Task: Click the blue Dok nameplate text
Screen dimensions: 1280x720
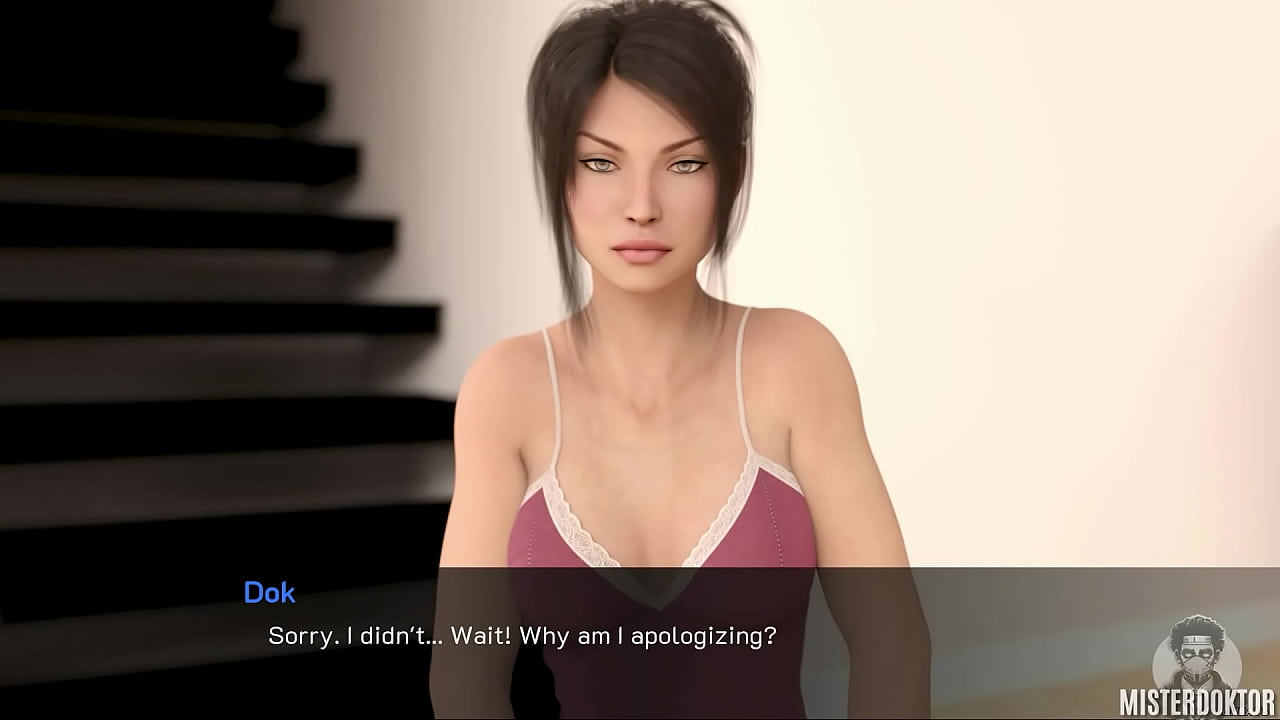Action: 271,593
